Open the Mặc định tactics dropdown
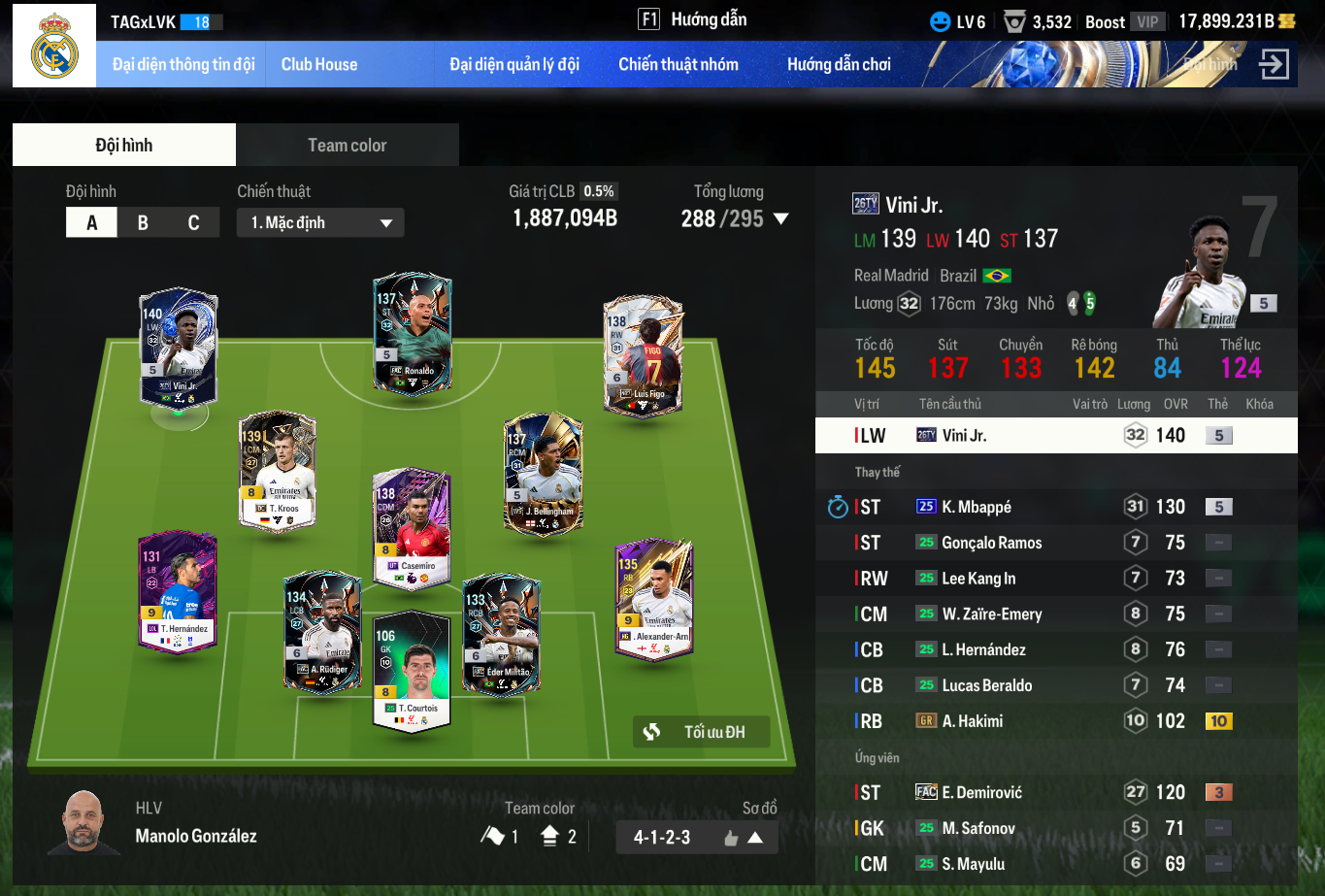Viewport: 1325px width, 896px height. (320, 223)
